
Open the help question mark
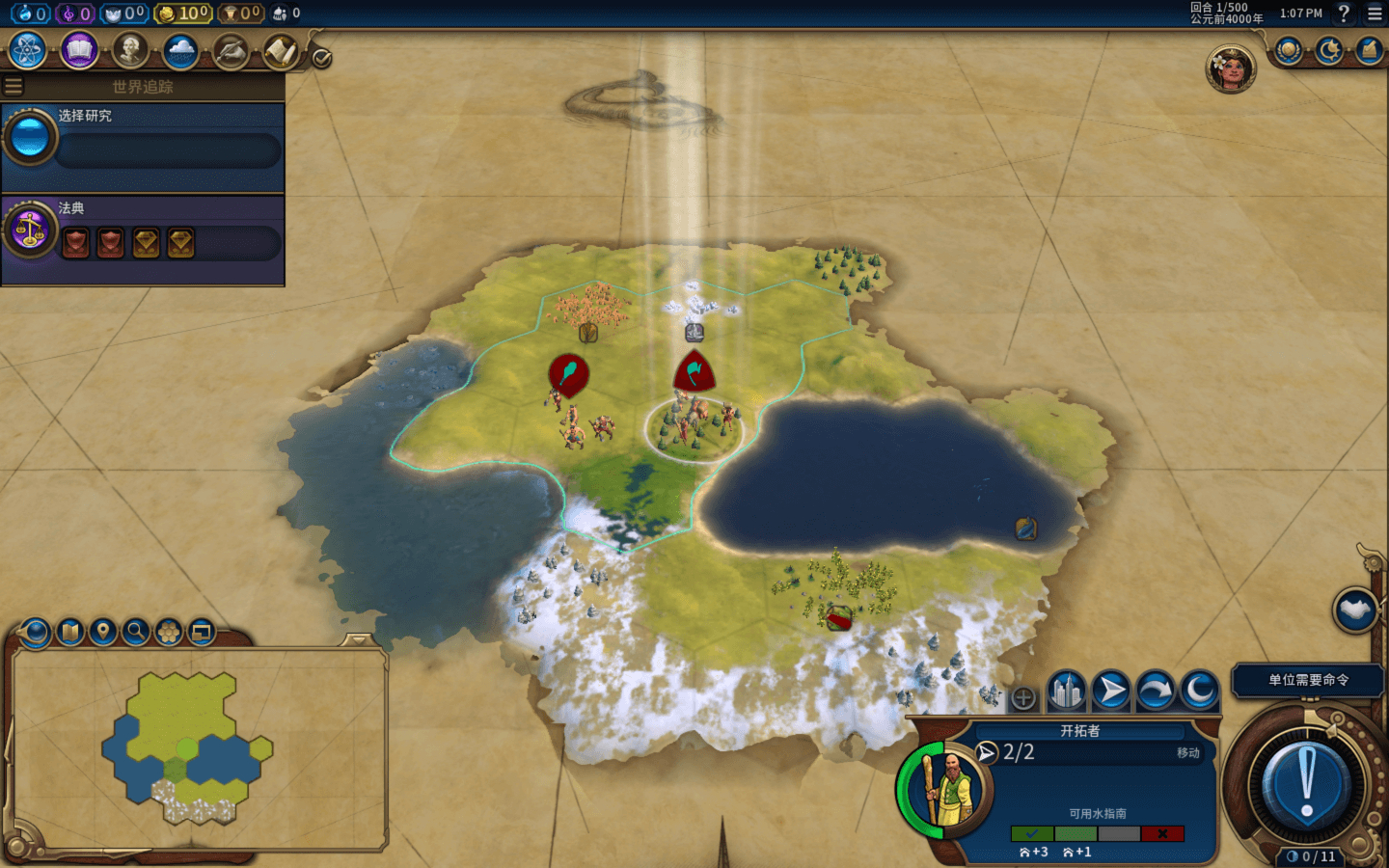click(1344, 14)
